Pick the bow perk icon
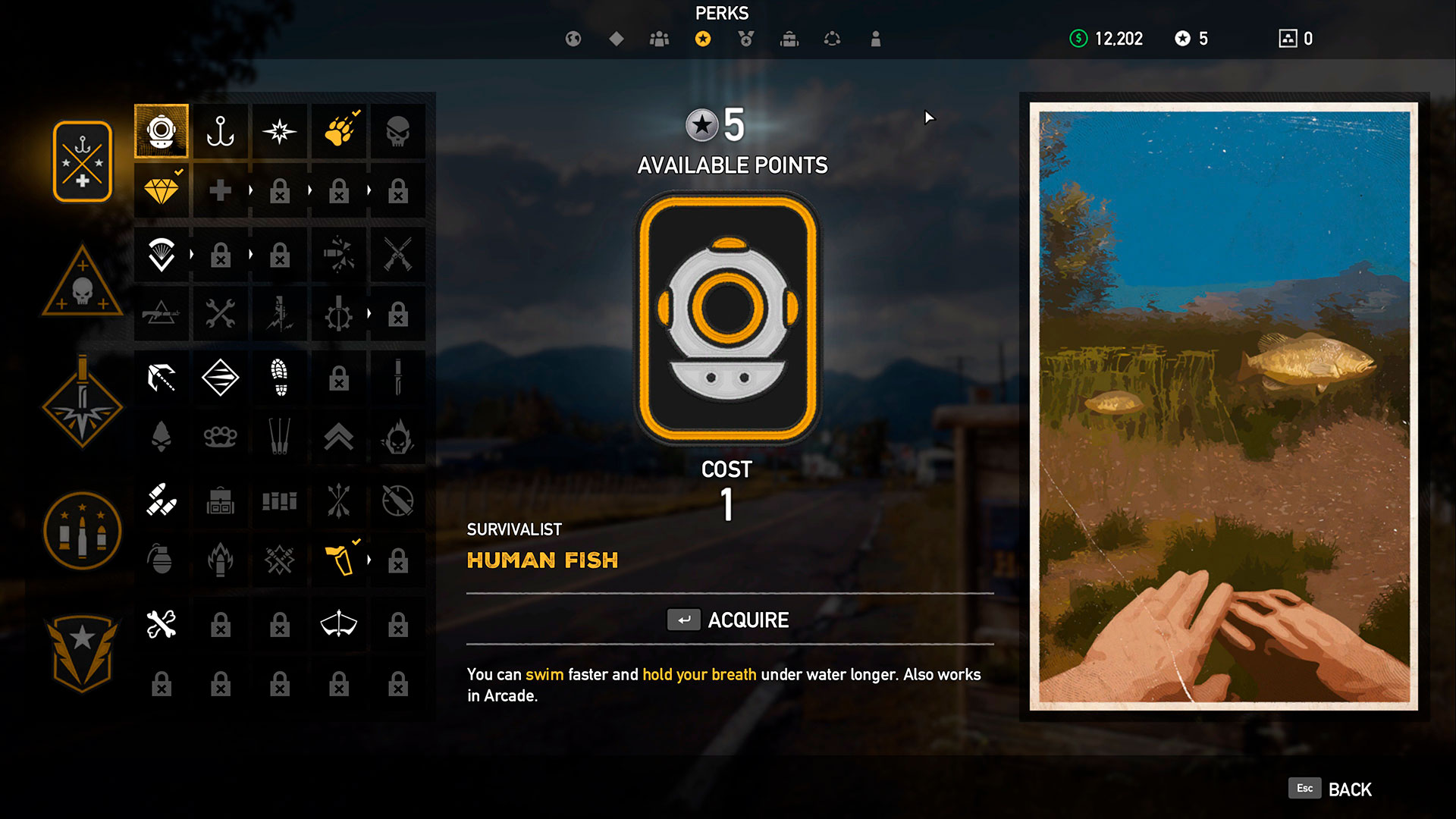 [x=339, y=624]
